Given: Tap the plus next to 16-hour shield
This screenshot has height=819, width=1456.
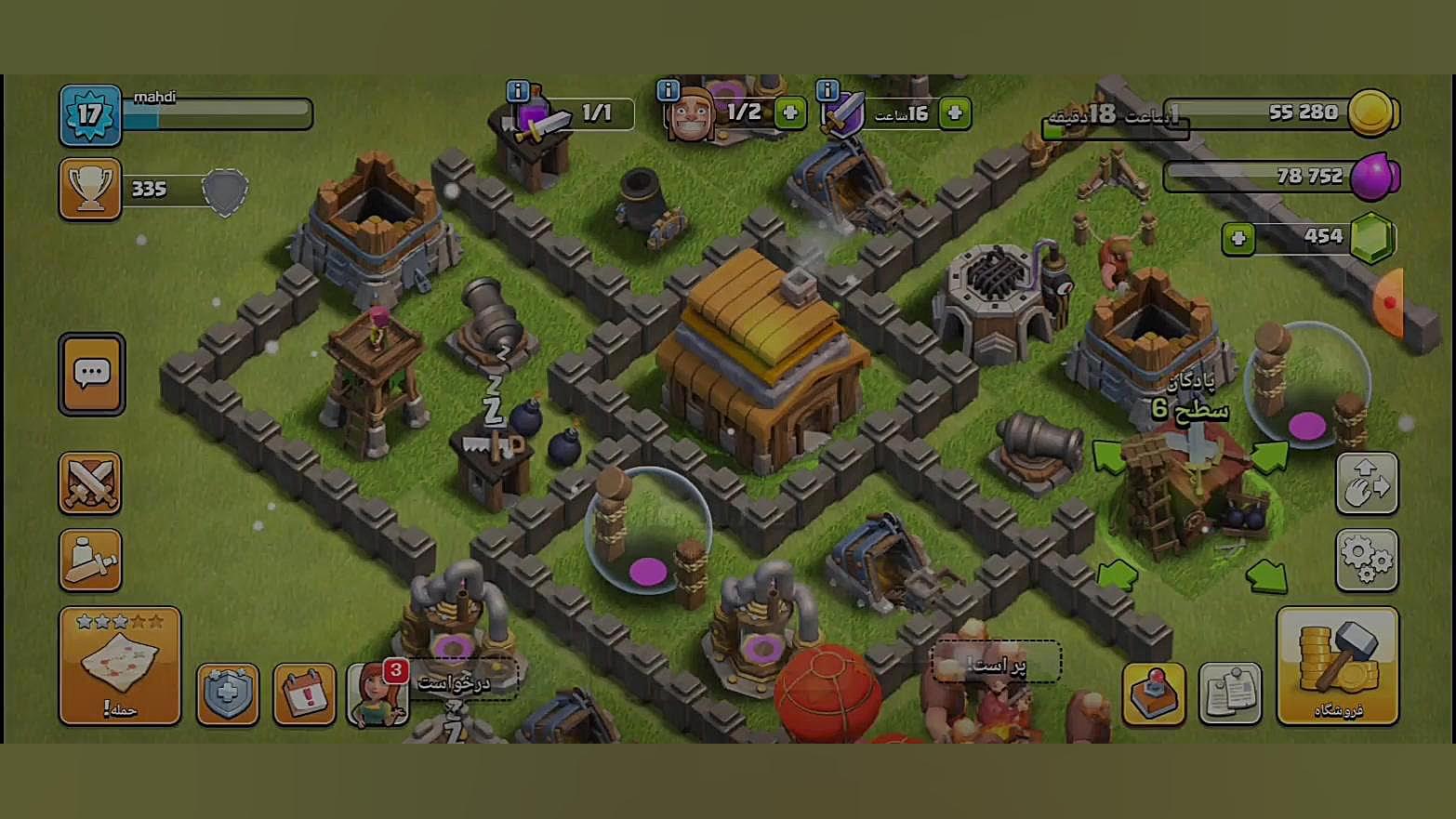Looking at the screenshot, I should [x=955, y=113].
